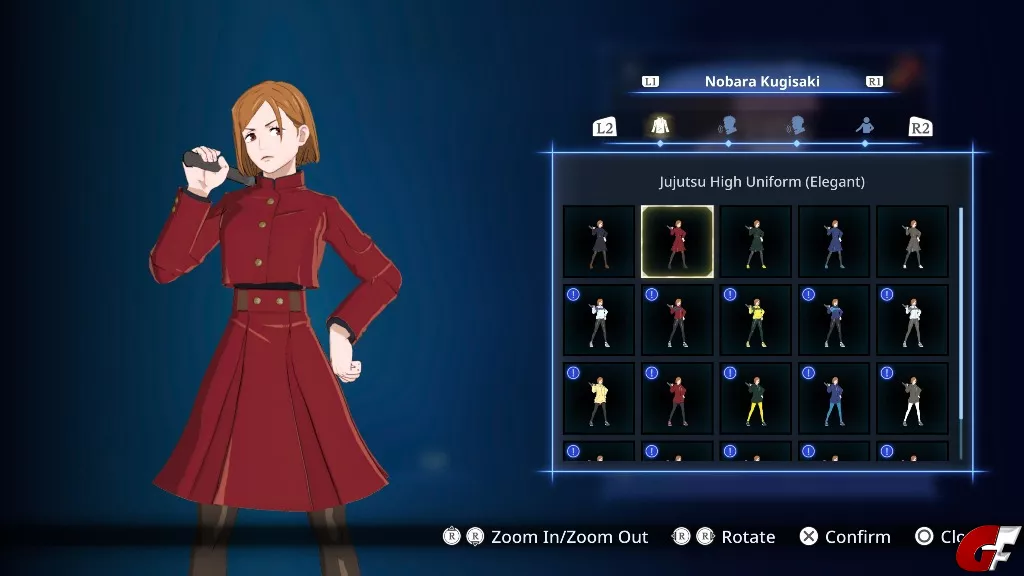
Task: Pick the blue top with light-blue leggings
Action: [x=834, y=398]
